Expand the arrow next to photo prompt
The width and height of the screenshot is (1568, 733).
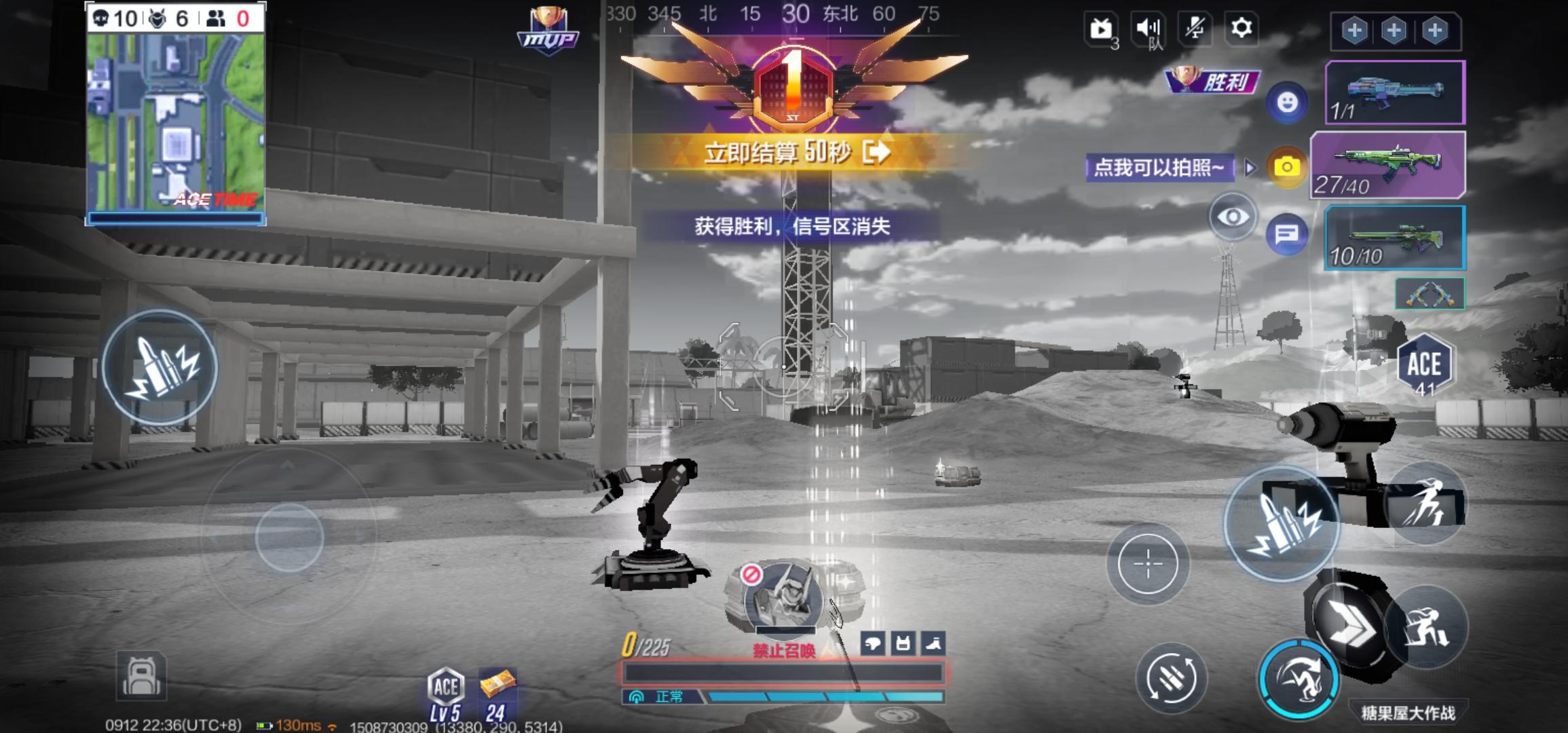click(x=1249, y=168)
